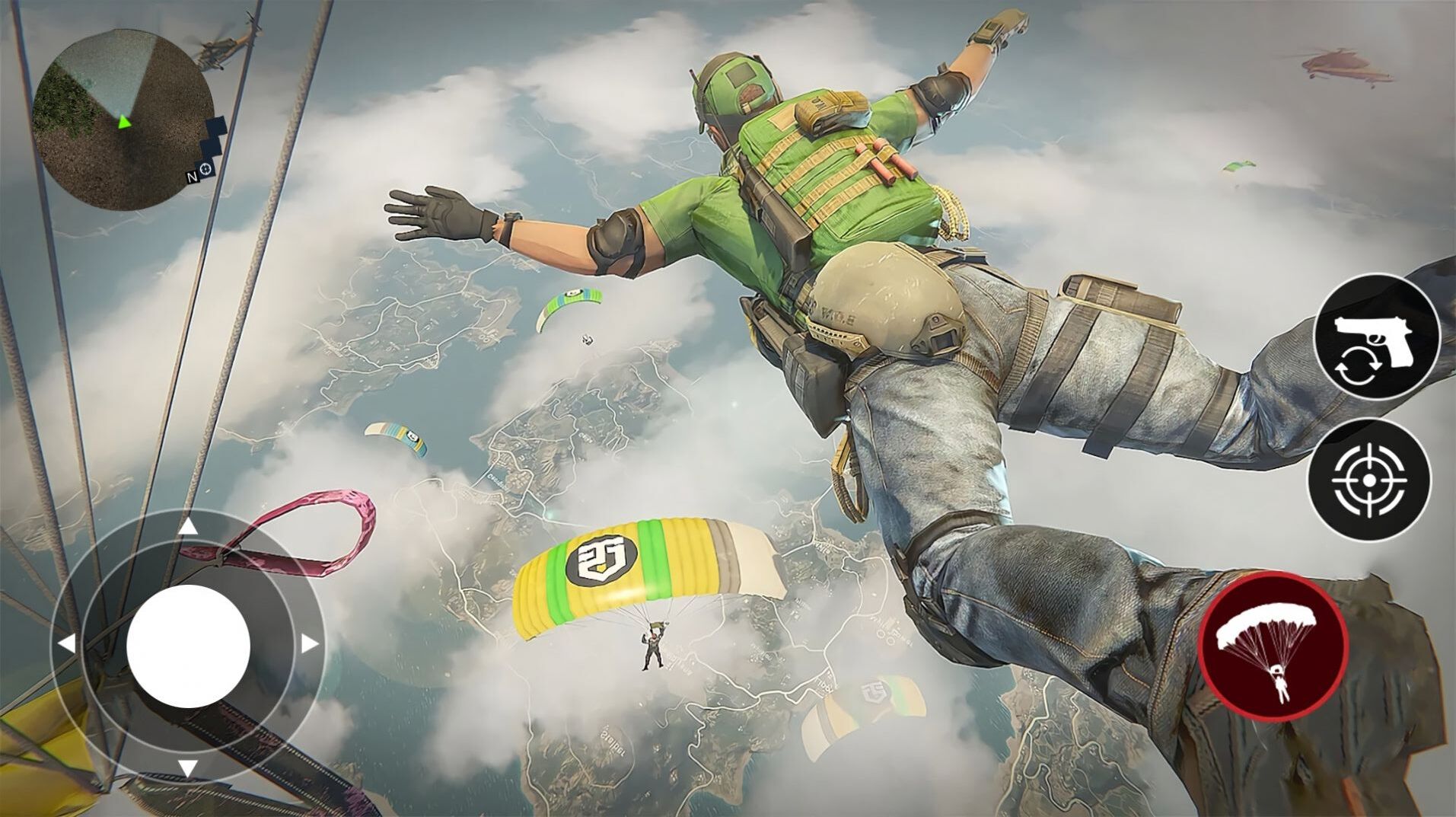Tap the joystick's left arrow
1456x817 pixels.
click(67, 644)
